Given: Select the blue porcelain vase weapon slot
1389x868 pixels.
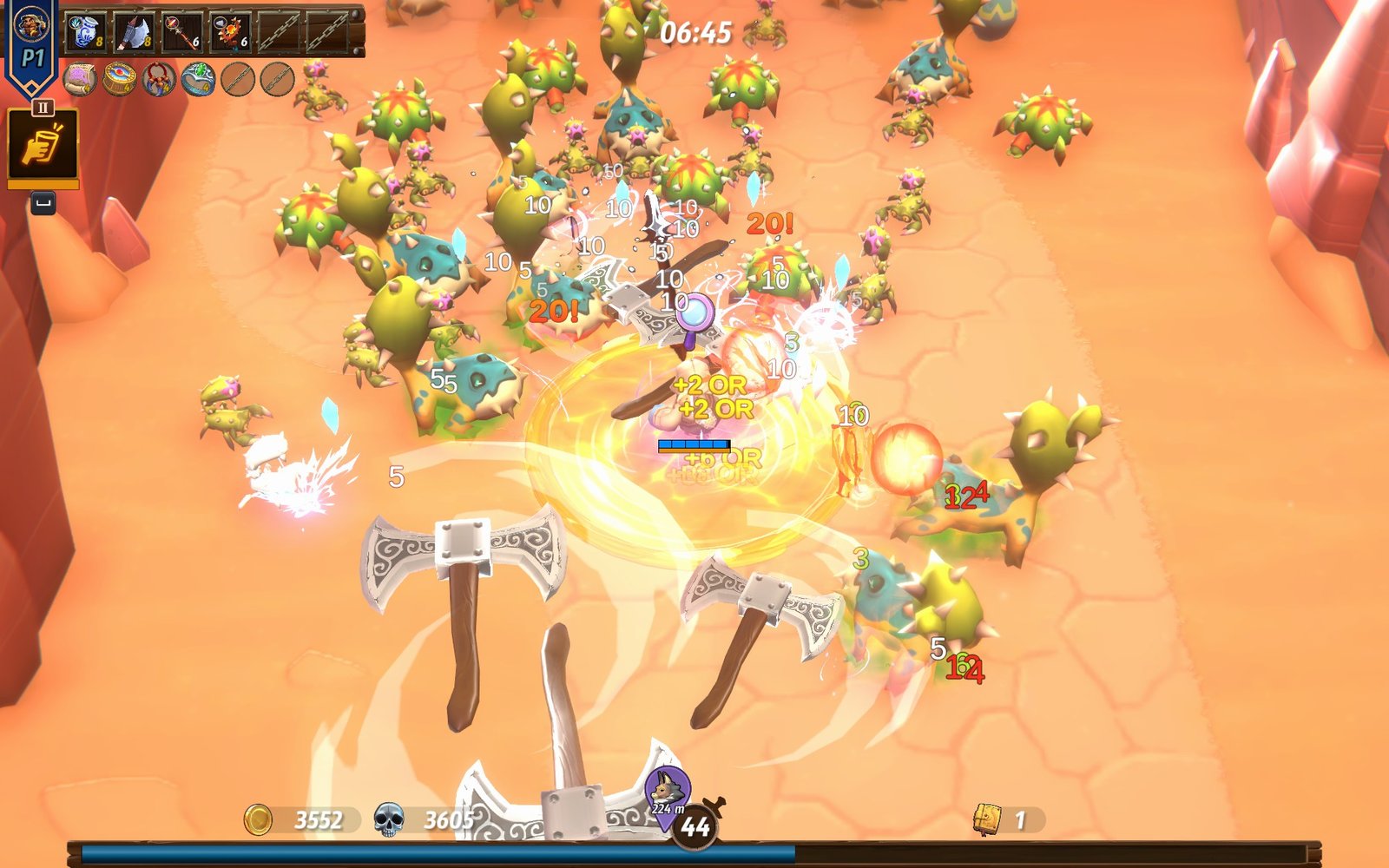Looking at the screenshot, I should click(86, 30).
